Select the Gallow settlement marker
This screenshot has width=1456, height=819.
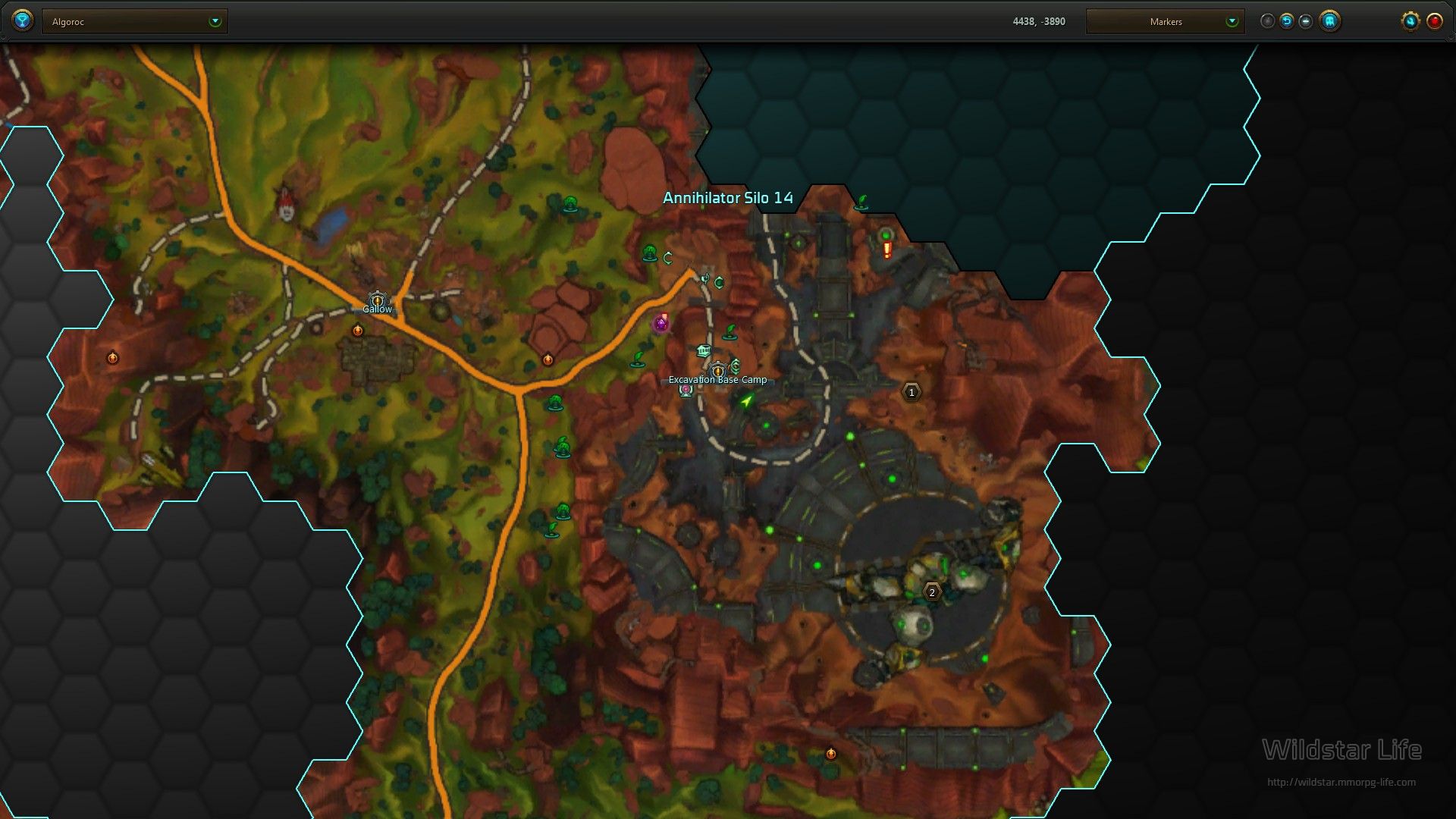coord(377,301)
